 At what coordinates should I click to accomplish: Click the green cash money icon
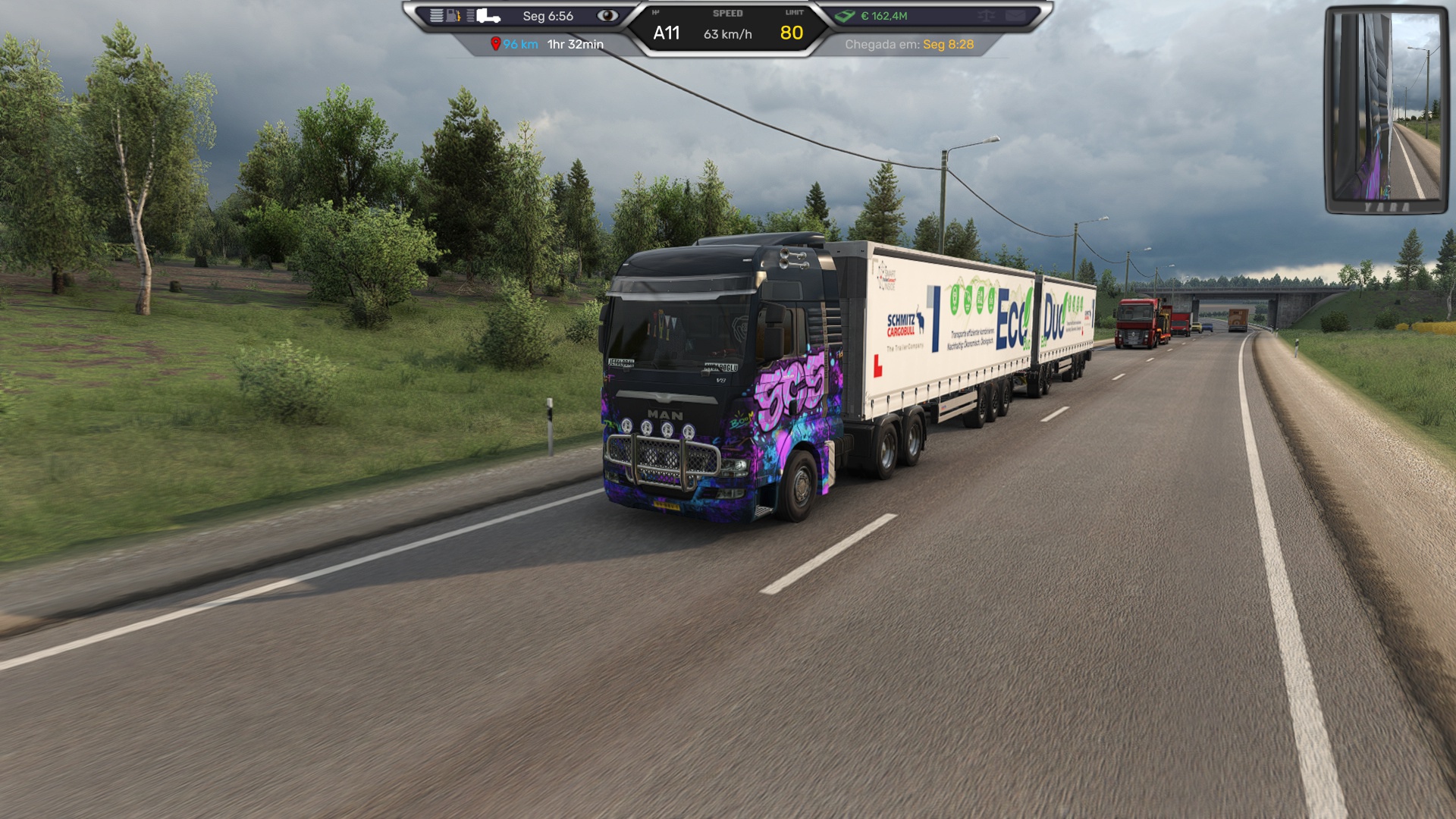845,16
